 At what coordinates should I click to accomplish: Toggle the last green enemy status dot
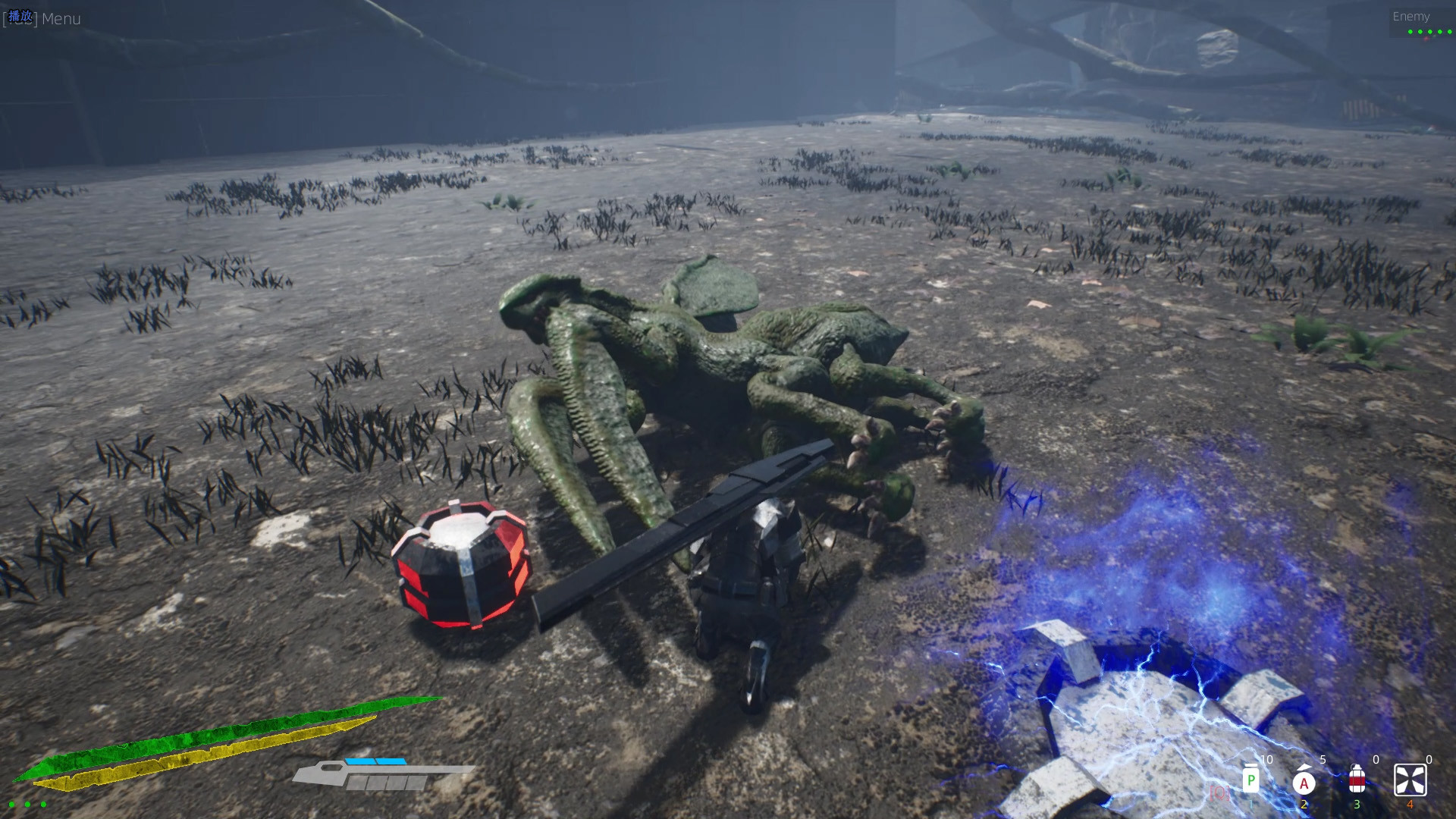1451,33
